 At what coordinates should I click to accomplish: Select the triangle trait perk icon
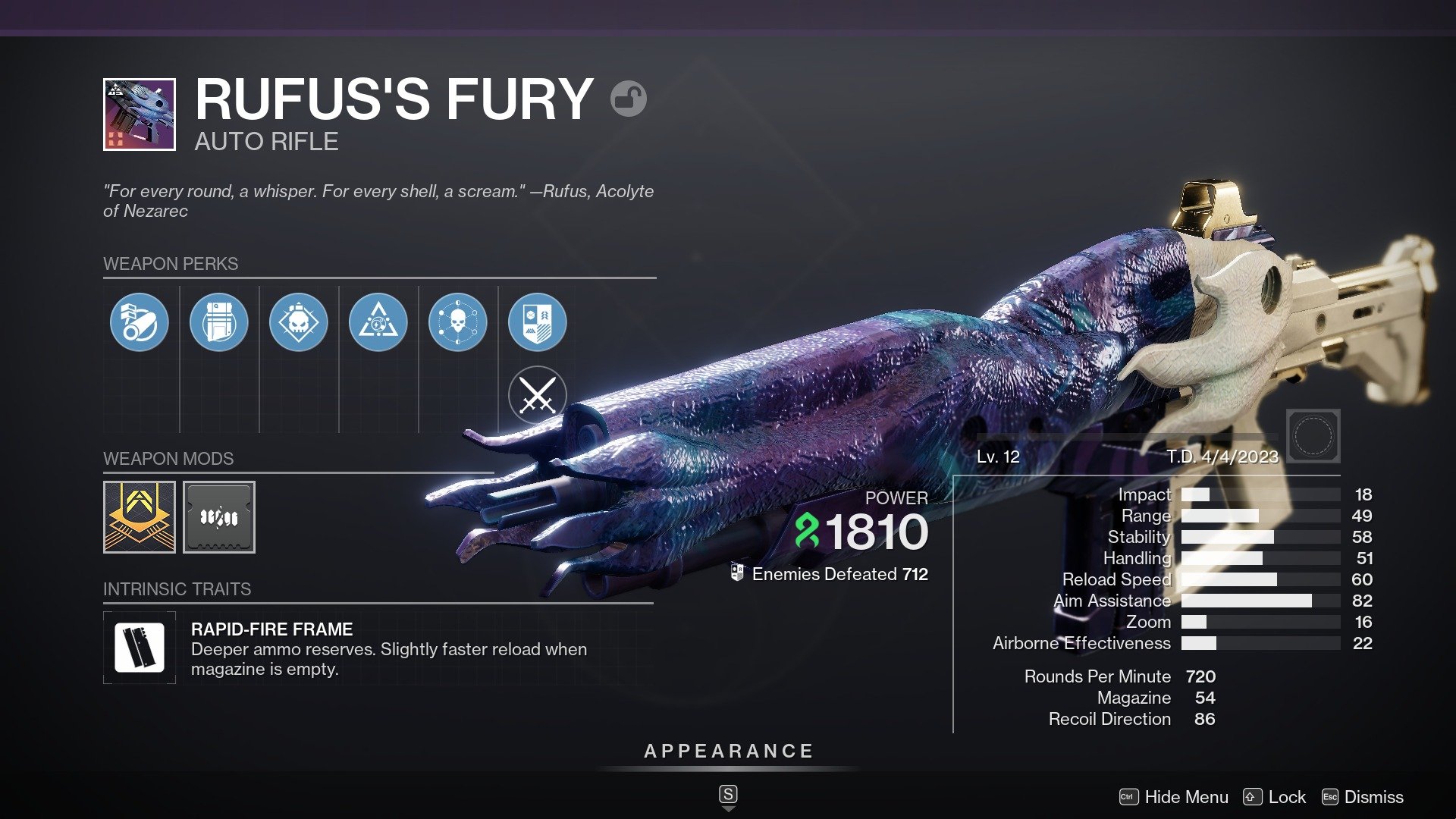tap(378, 322)
